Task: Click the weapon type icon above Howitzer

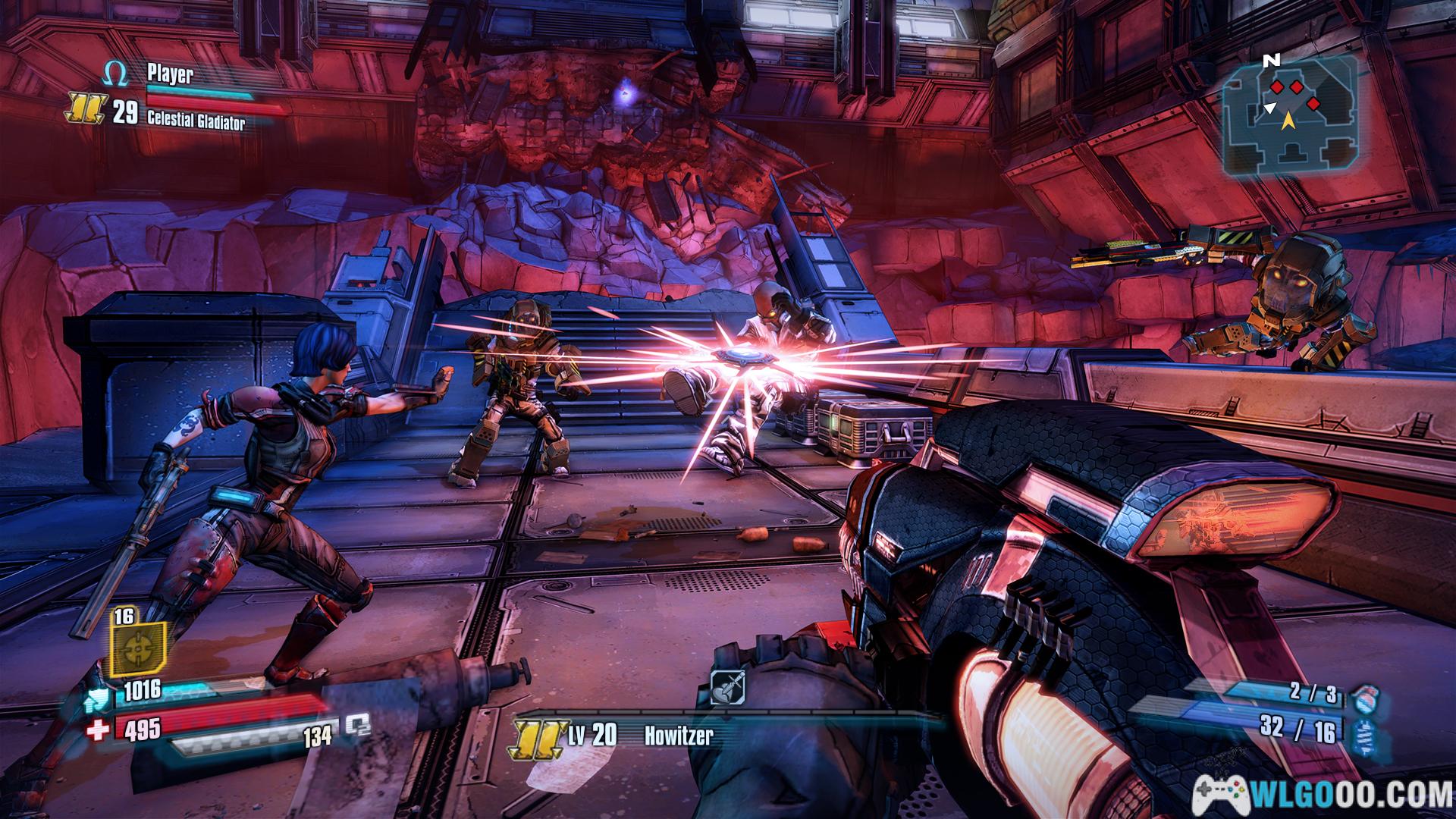Action: [727, 688]
